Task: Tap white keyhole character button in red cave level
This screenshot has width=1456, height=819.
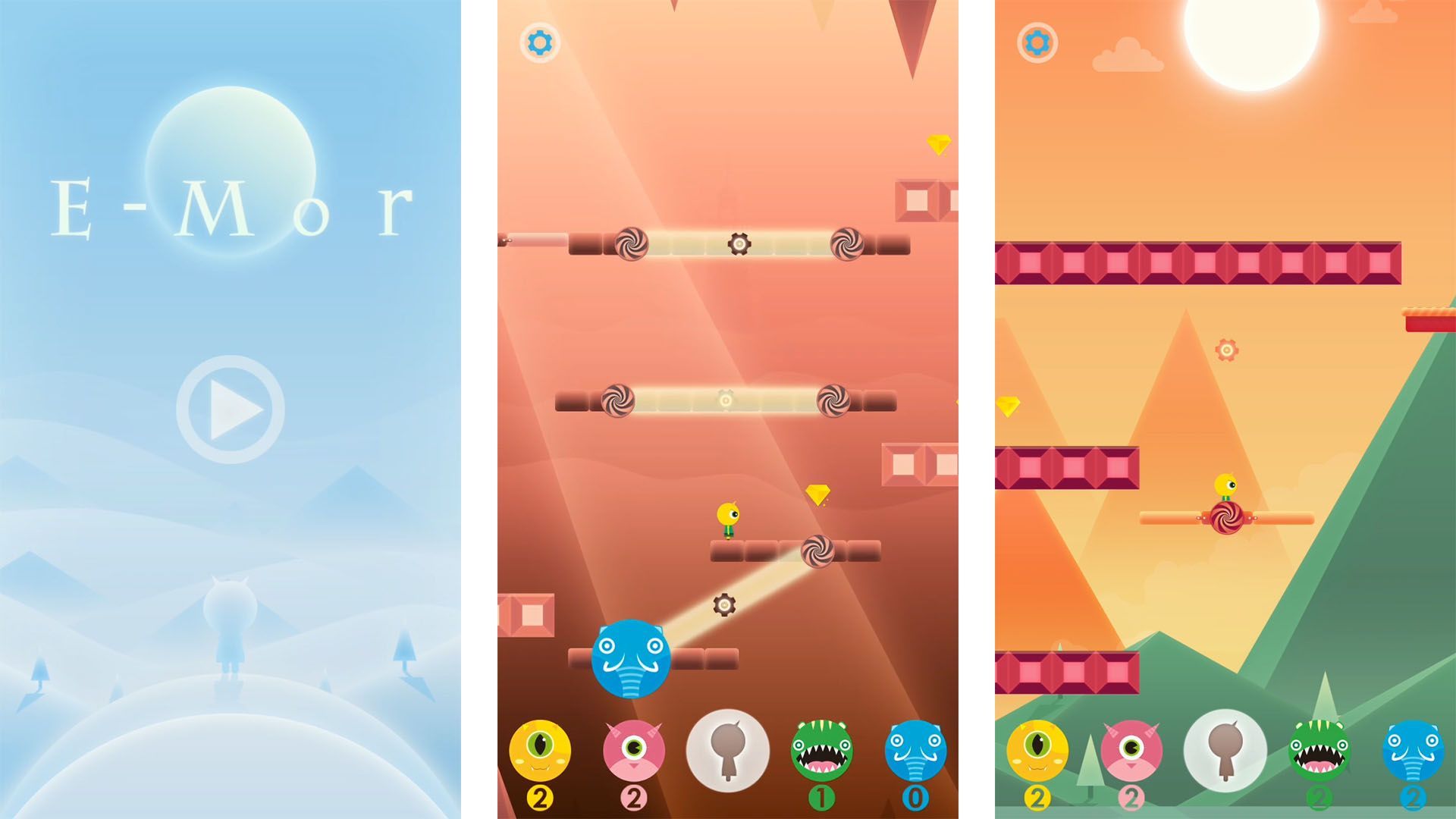Action: (728, 750)
